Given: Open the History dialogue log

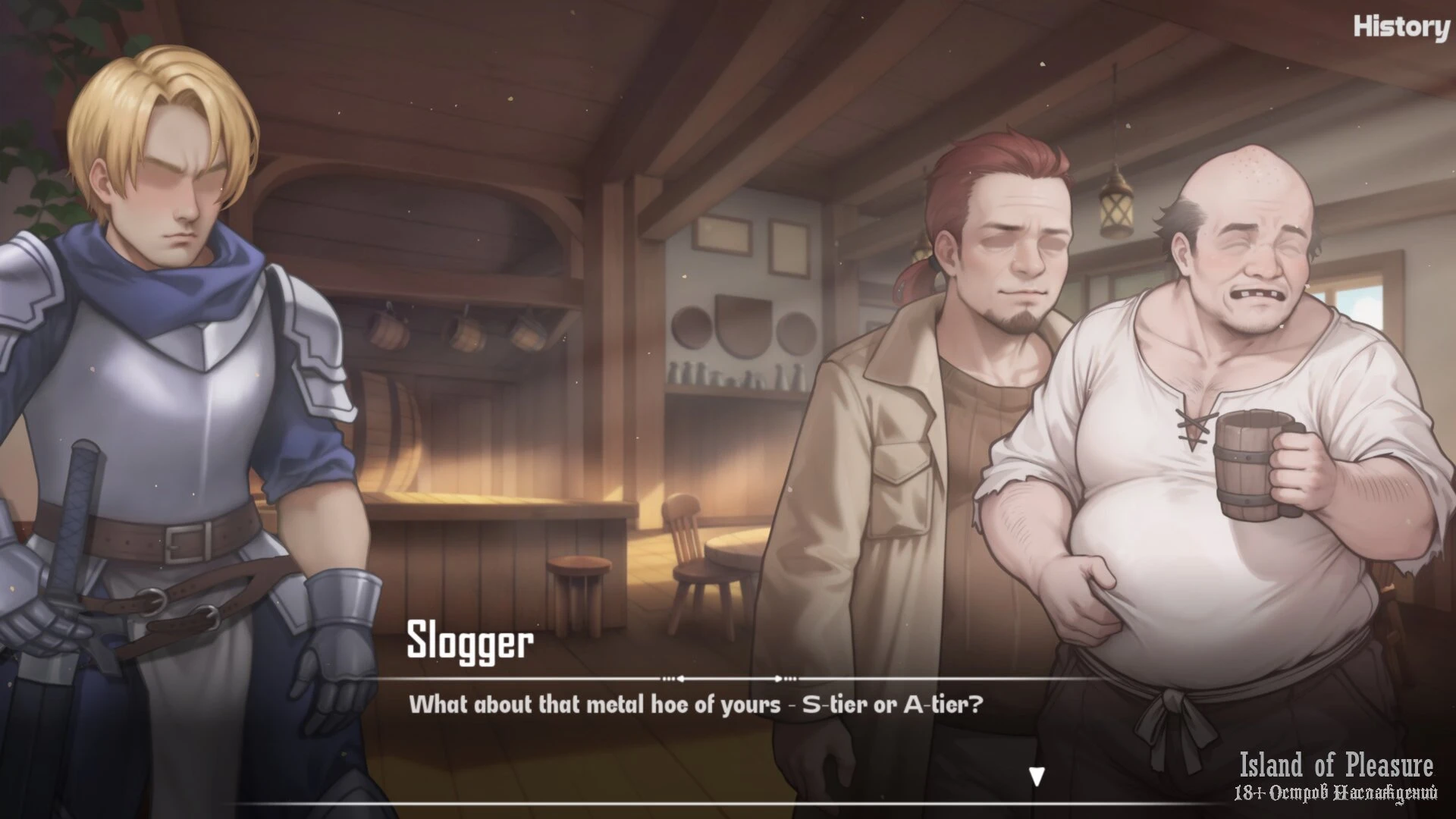Looking at the screenshot, I should pyautogui.click(x=1401, y=27).
